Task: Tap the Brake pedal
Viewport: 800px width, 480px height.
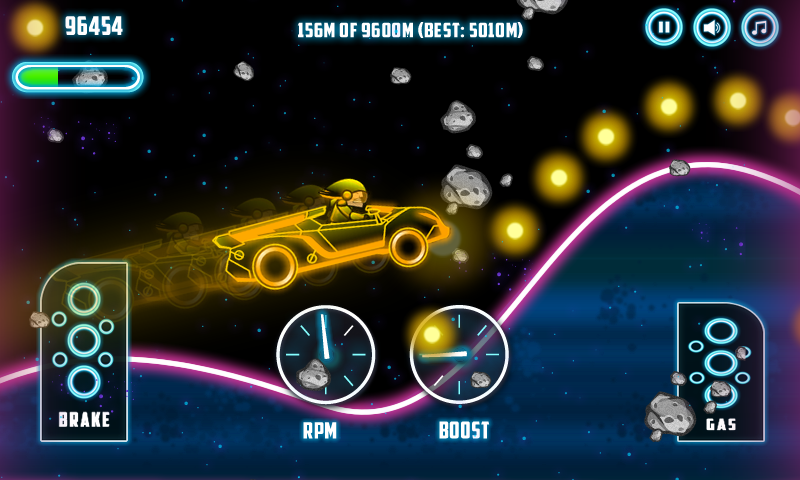Action: pos(84,351)
